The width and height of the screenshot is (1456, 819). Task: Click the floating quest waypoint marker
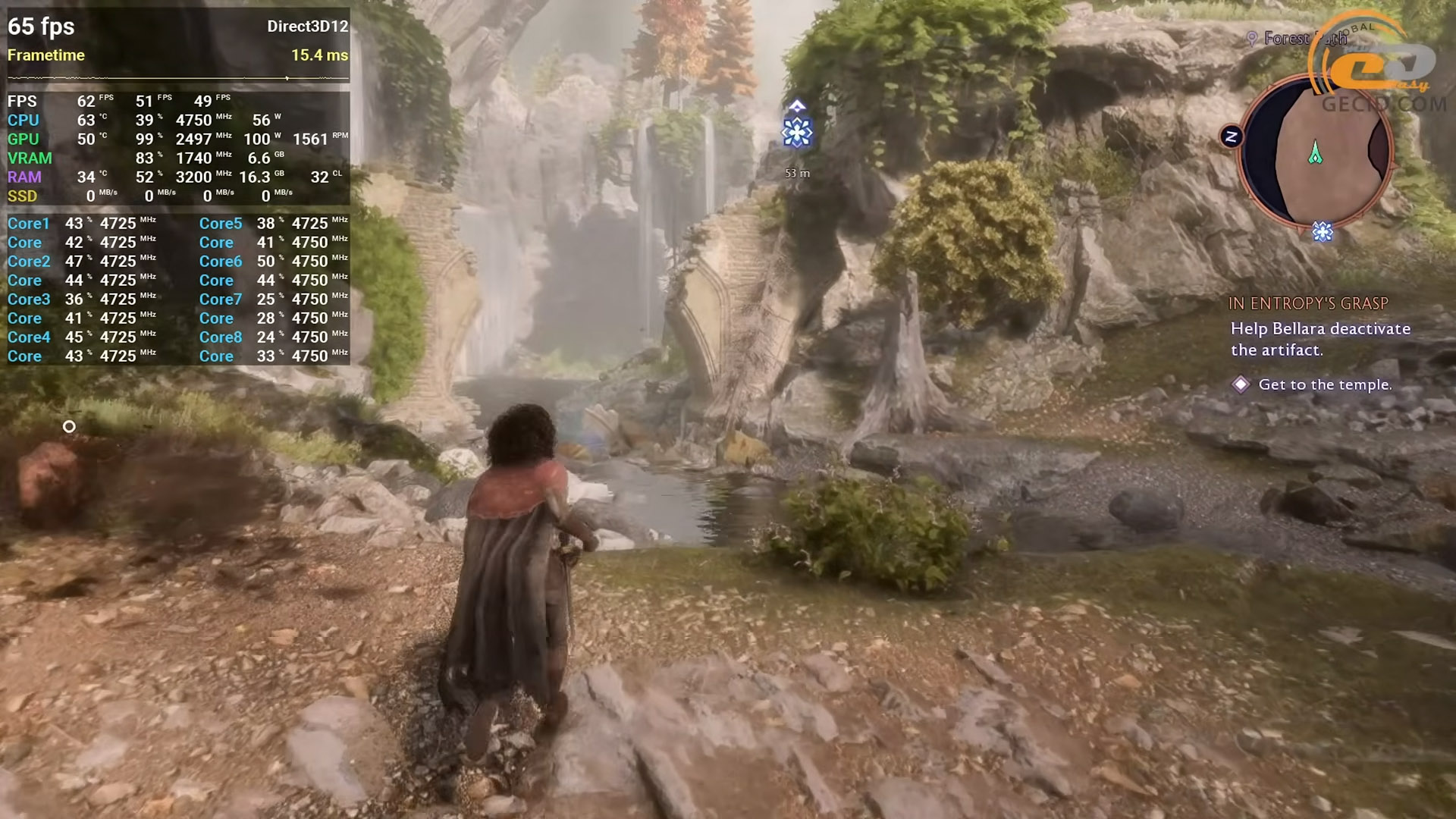(x=796, y=132)
